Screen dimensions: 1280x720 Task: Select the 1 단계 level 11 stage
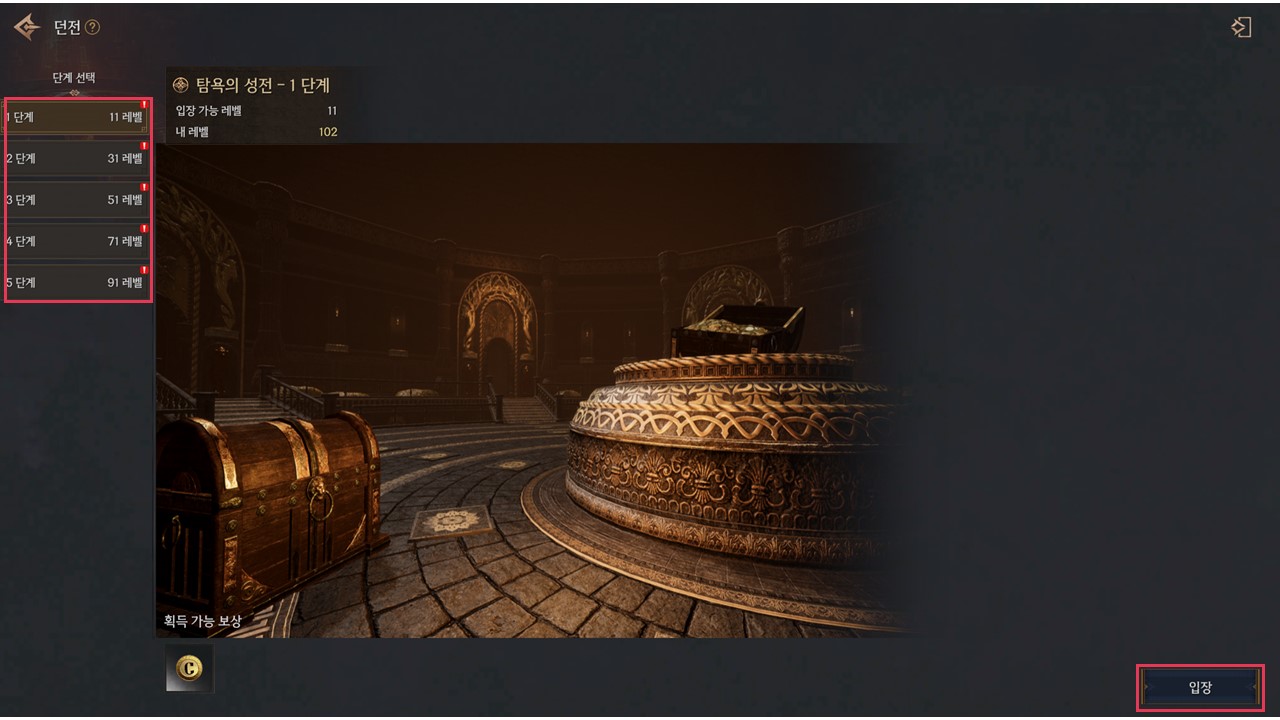click(76, 117)
